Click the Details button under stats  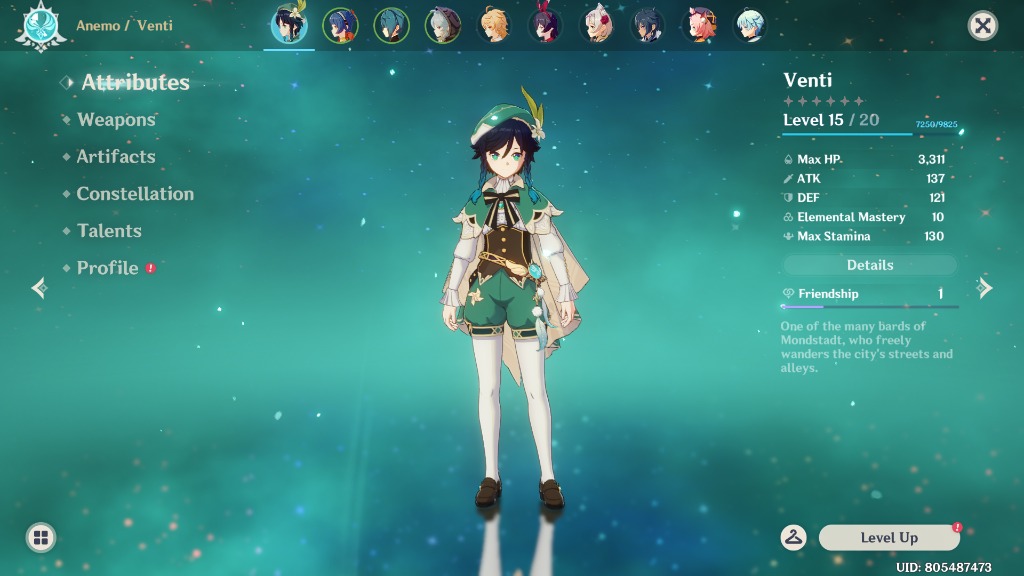869,265
